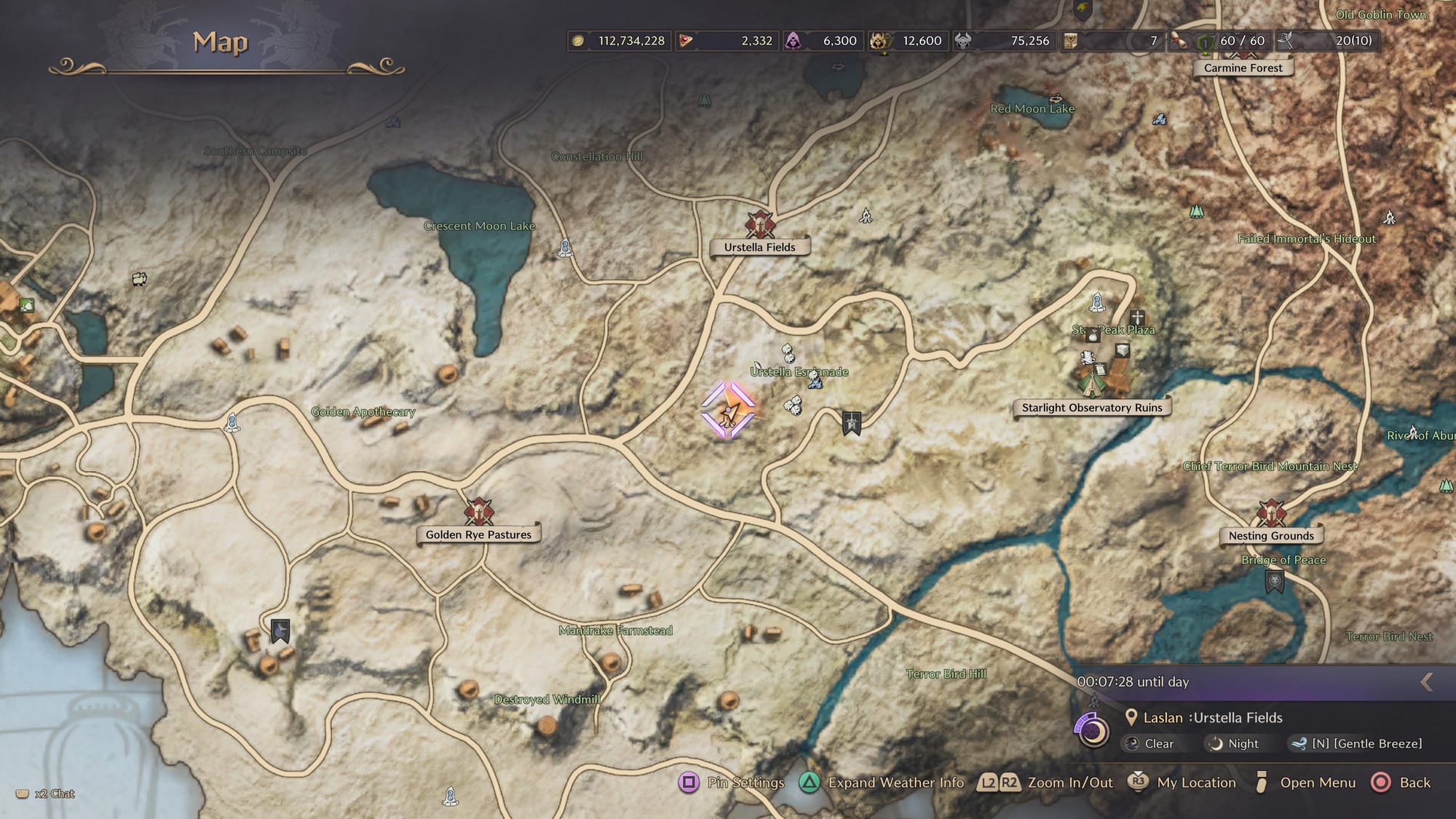Click Open Menu option

pyautogui.click(x=1306, y=783)
